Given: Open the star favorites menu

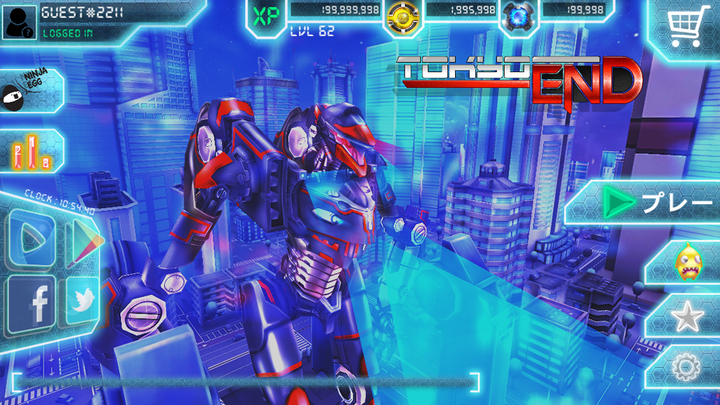Looking at the screenshot, I should click(688, 318).
